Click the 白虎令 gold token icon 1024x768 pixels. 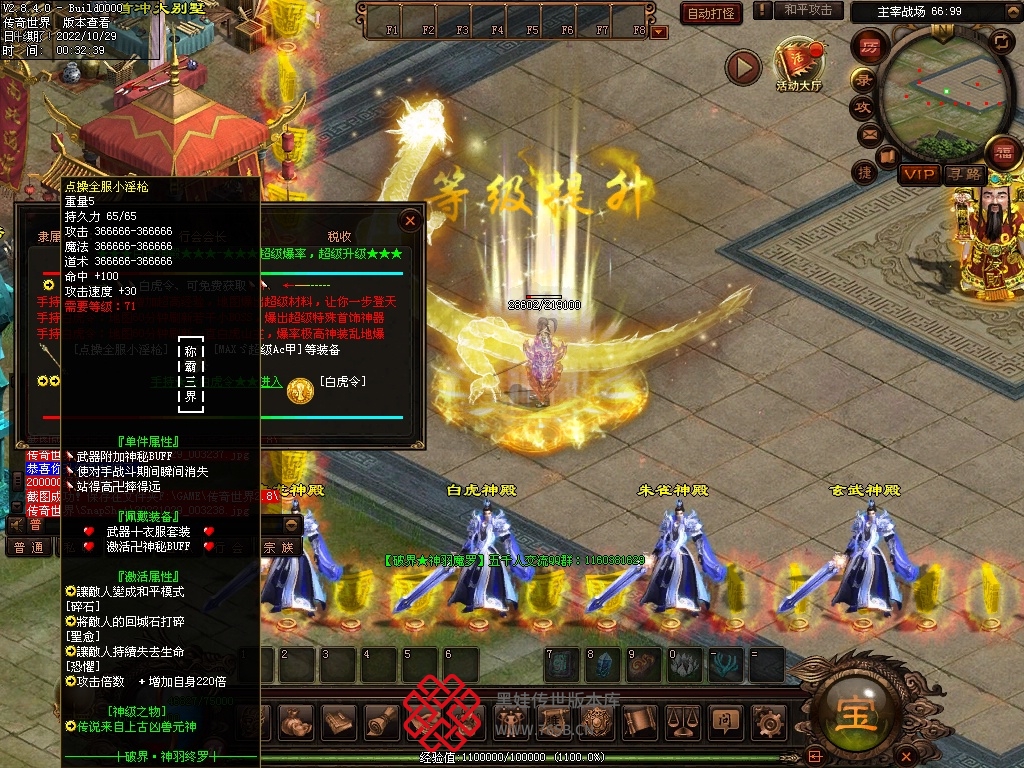[x=300, y=391]
